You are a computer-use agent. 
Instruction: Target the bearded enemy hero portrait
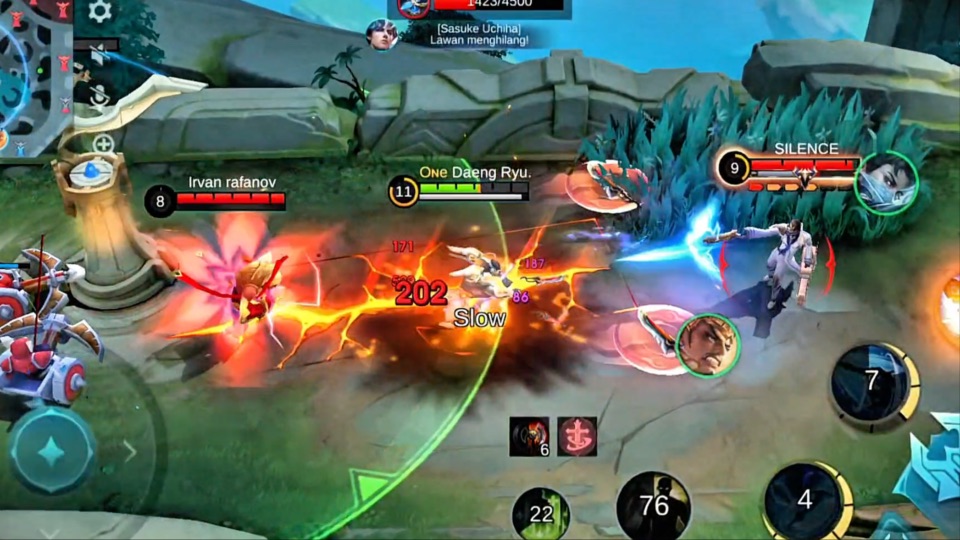pyautogui.click(x=708, y=346)
